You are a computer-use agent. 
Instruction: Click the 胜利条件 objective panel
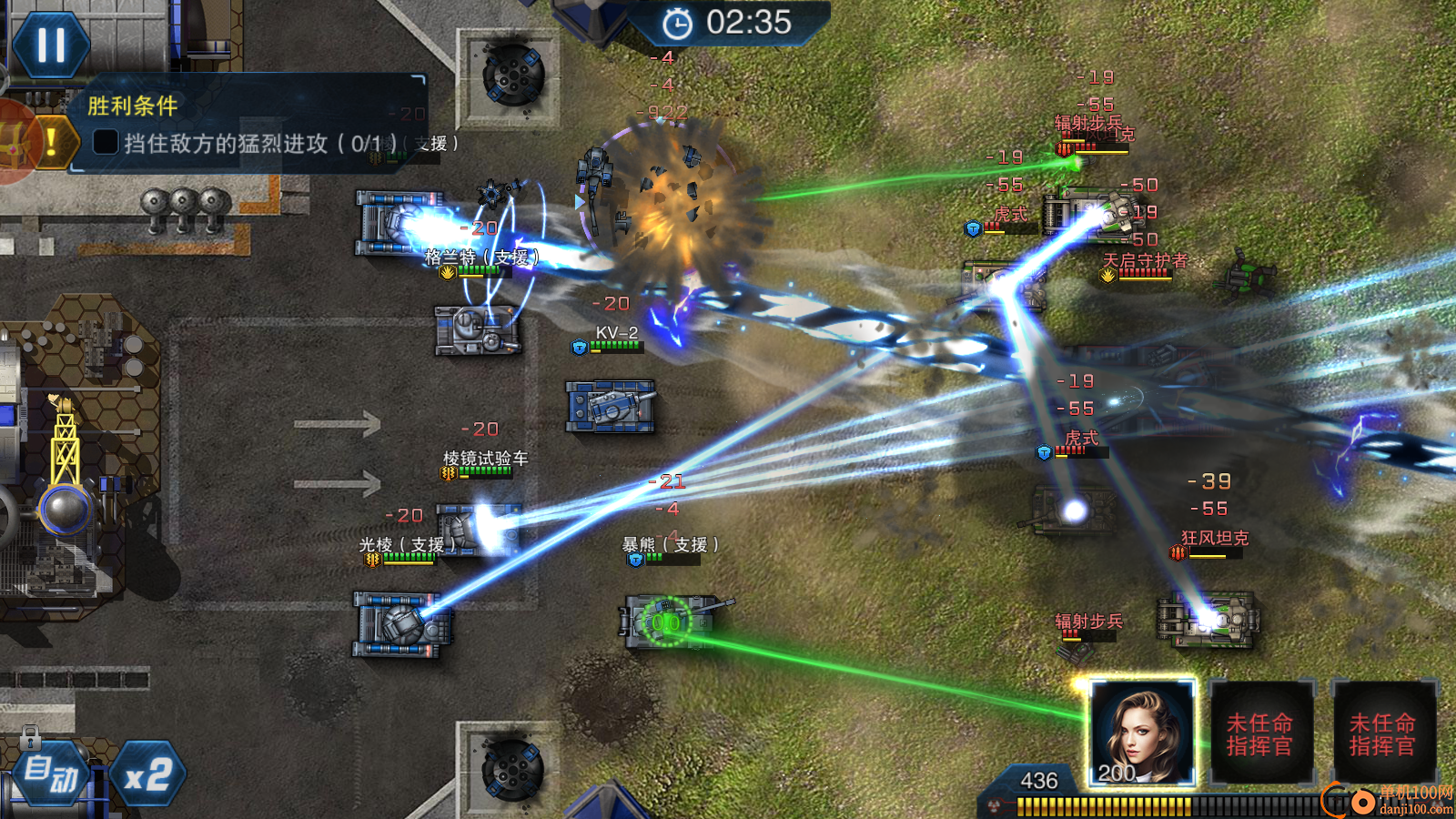click(x=248, y=125)
